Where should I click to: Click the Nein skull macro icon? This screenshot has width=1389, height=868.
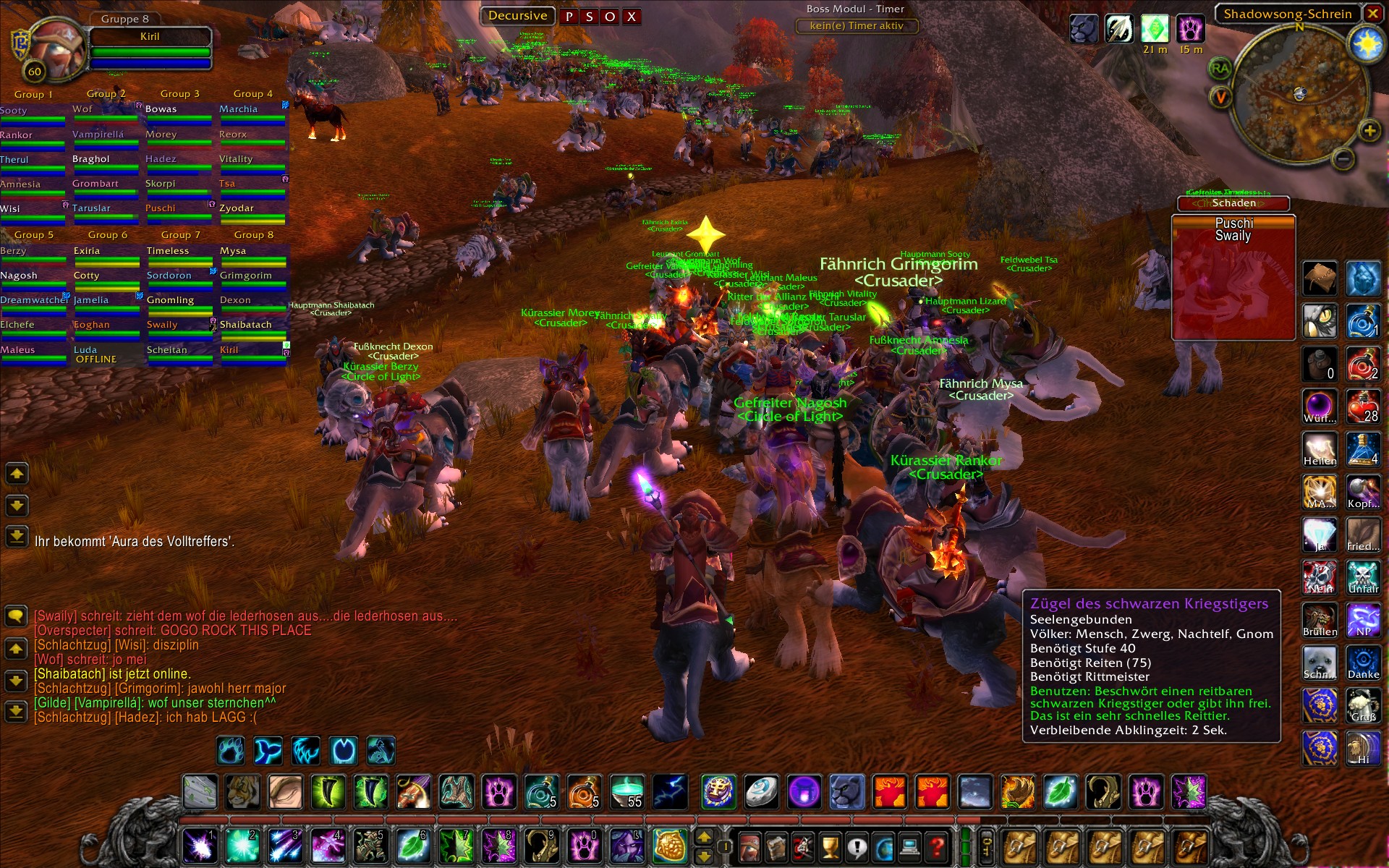click(x=1320, y=577)
